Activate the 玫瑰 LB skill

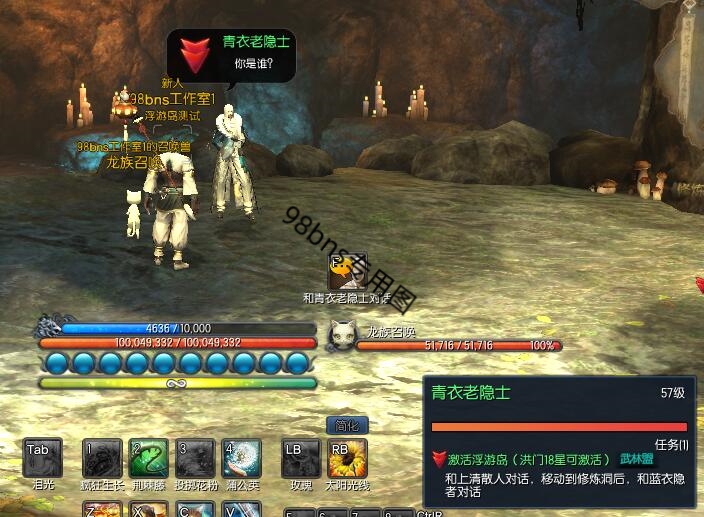[x=301, y=459]
